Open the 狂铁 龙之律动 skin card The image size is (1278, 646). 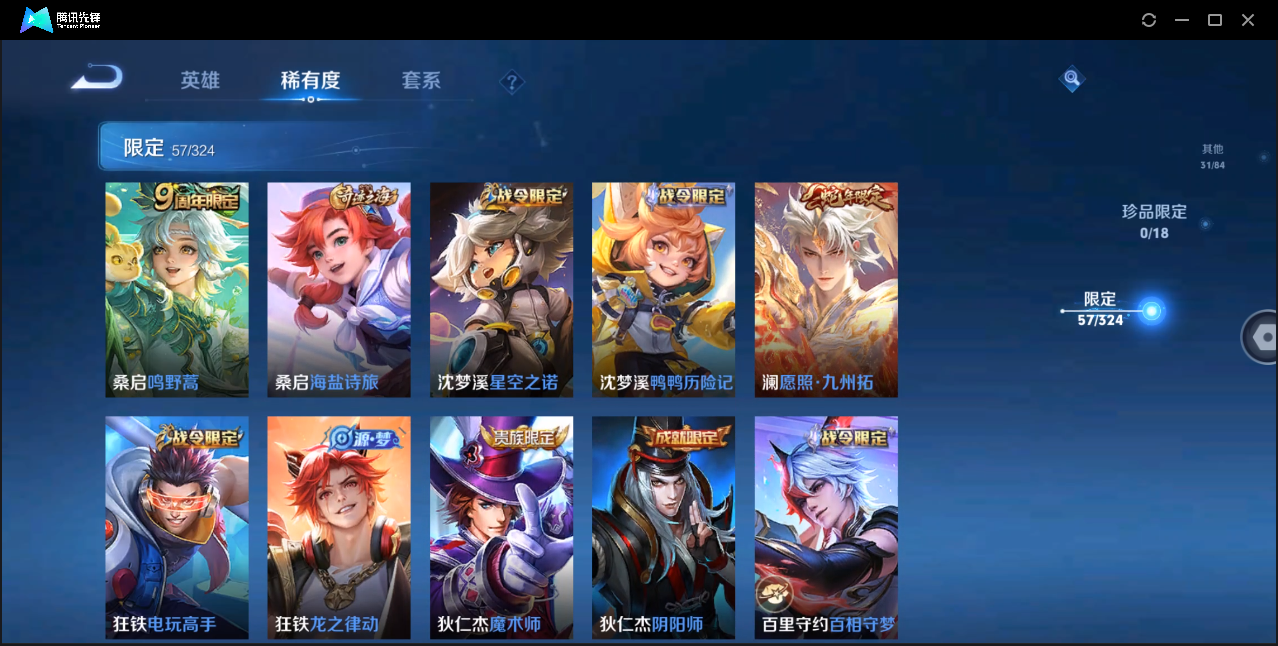pos(339,527)
